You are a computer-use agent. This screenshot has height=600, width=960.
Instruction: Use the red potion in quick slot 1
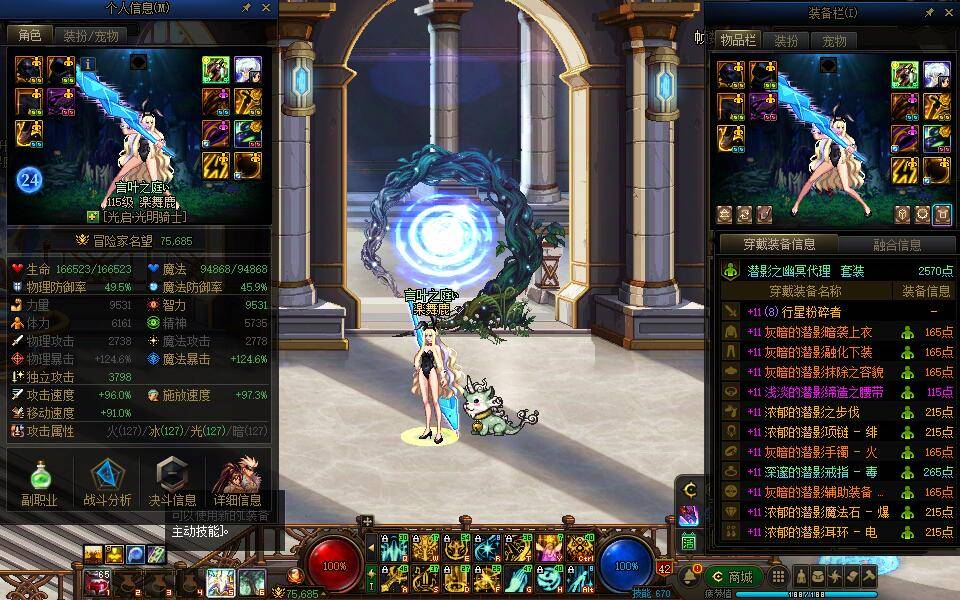click(98, 581)
